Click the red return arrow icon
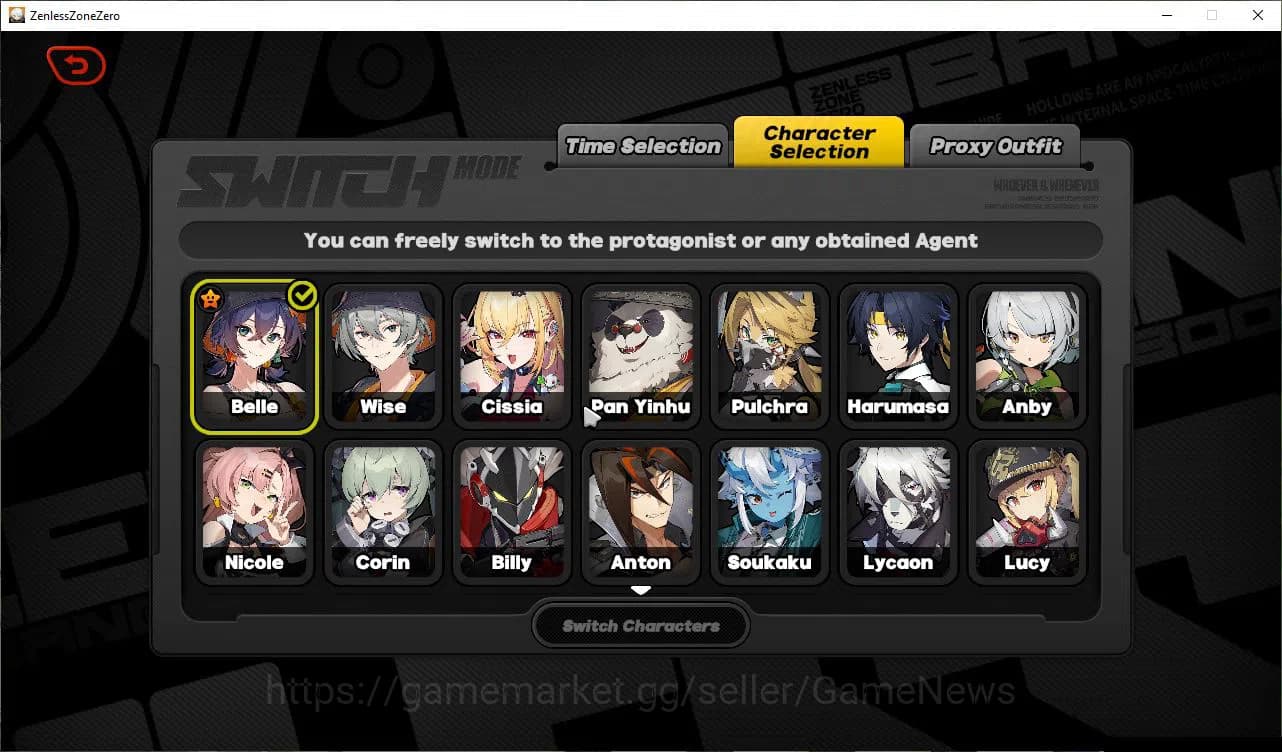The height and width of the screenshot is (752, 1282). (76, 65)
